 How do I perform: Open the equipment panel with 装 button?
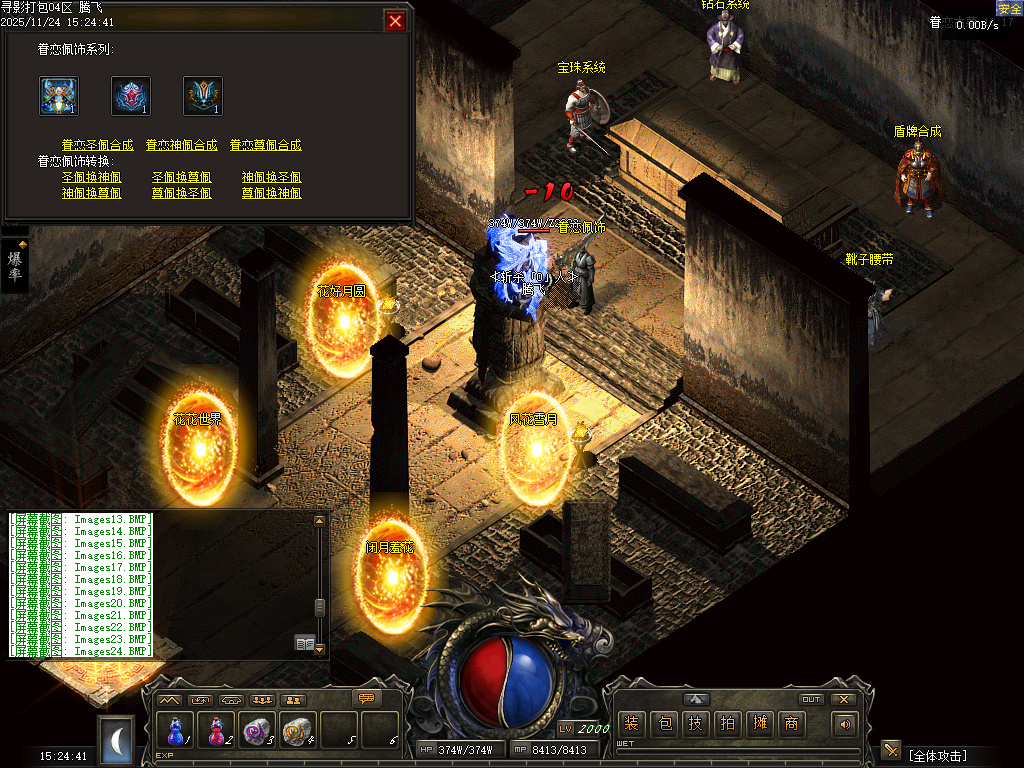point(630,724)
